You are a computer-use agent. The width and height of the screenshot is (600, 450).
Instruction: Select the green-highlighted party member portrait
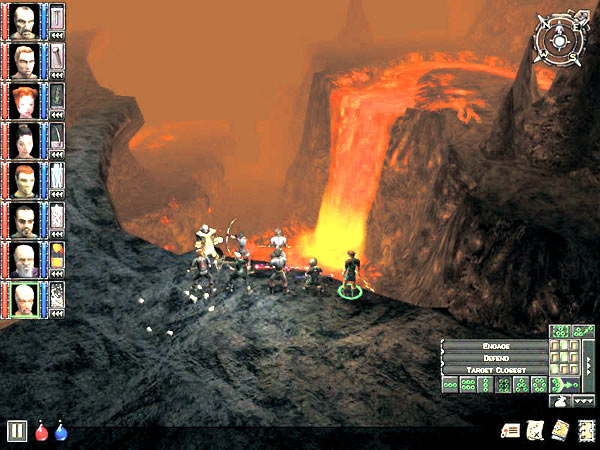[x=27, y=298]
